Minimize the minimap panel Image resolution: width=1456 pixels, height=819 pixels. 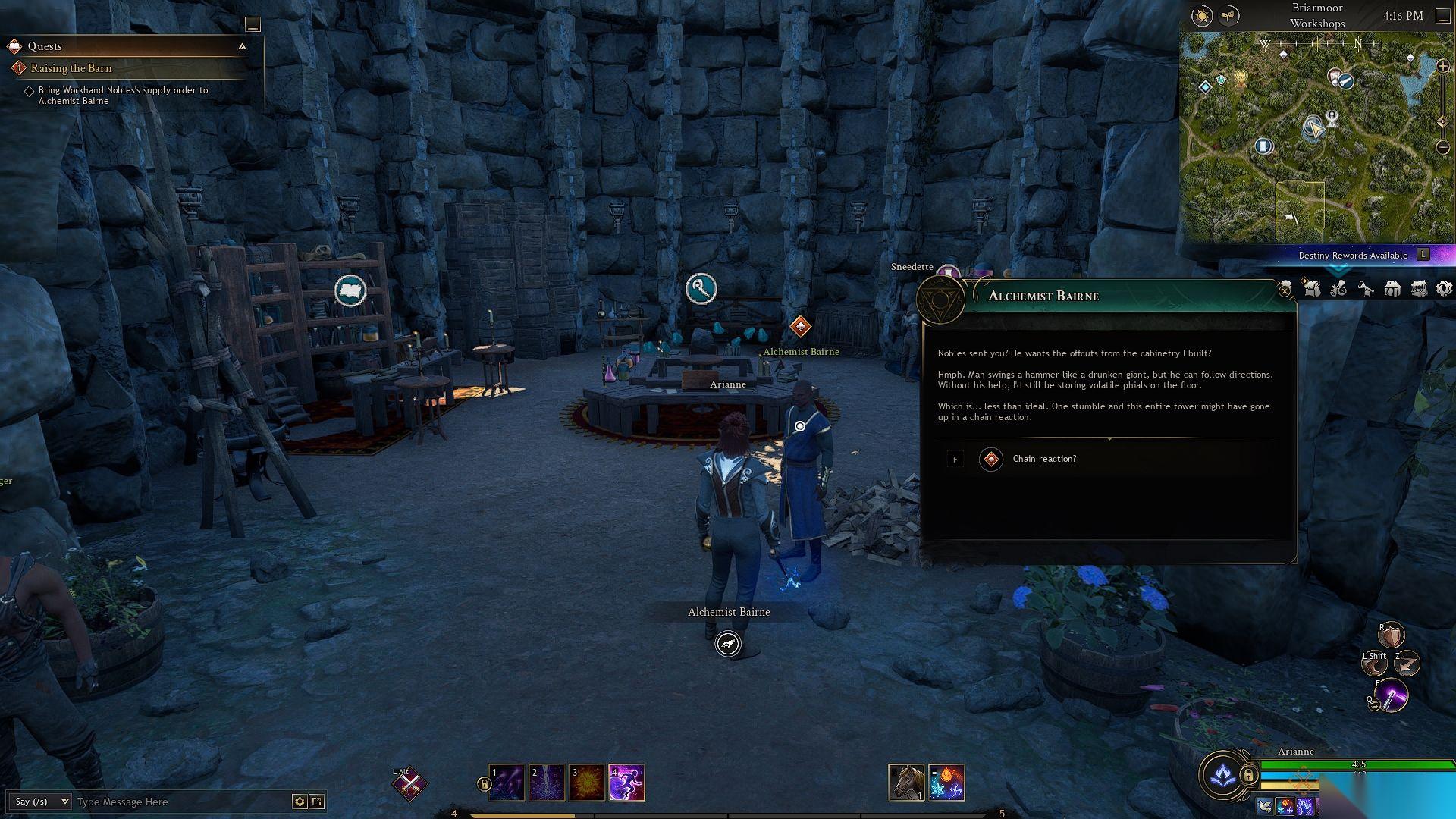click(1442, 17)
